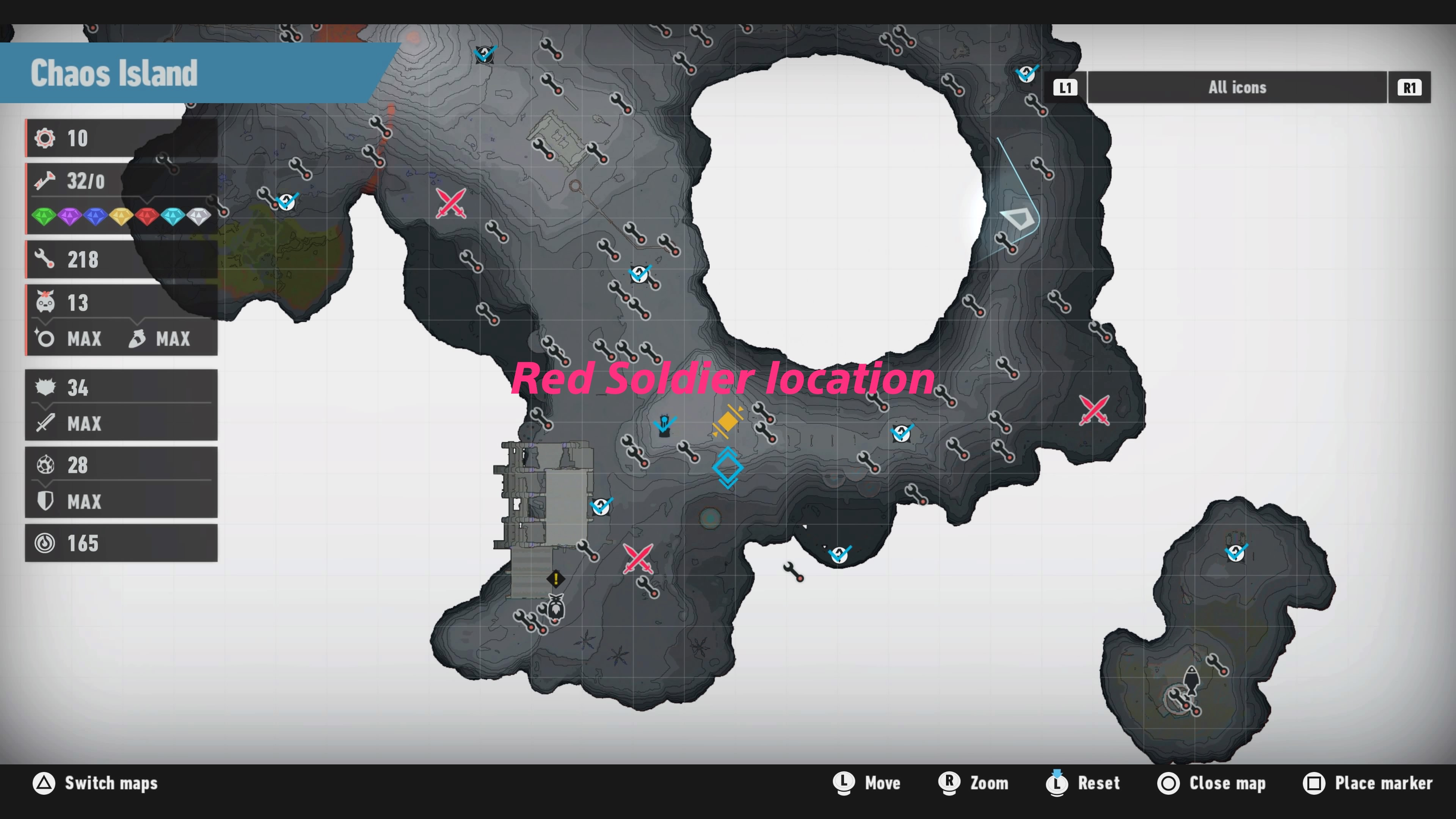The width and height of the screenshot is (1456, 819).
Task: Select the orange diamond objective marker
Action: point(728,421)
